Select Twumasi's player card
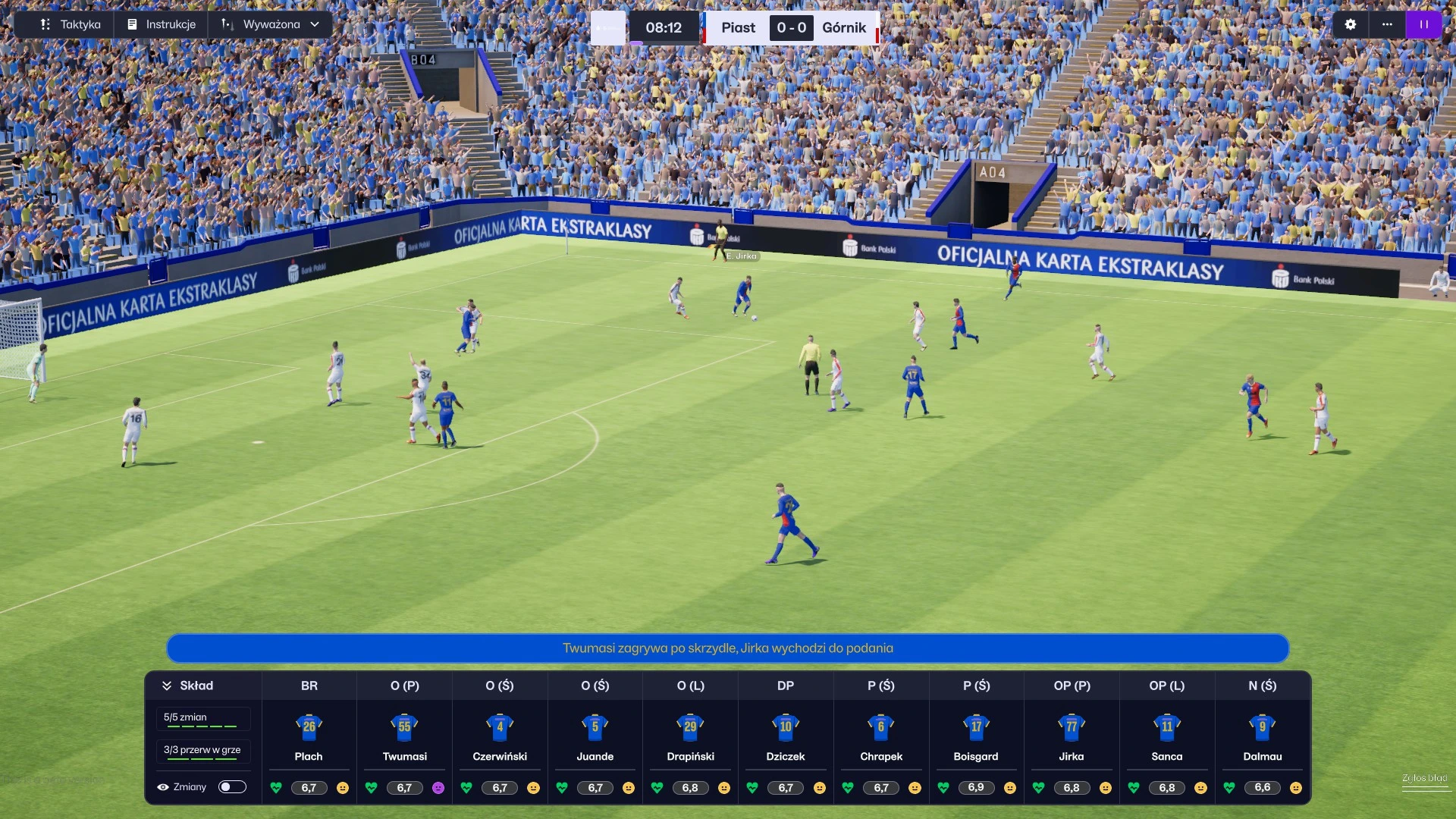Screen dimensions: 1456x819 tap(404, 736)
